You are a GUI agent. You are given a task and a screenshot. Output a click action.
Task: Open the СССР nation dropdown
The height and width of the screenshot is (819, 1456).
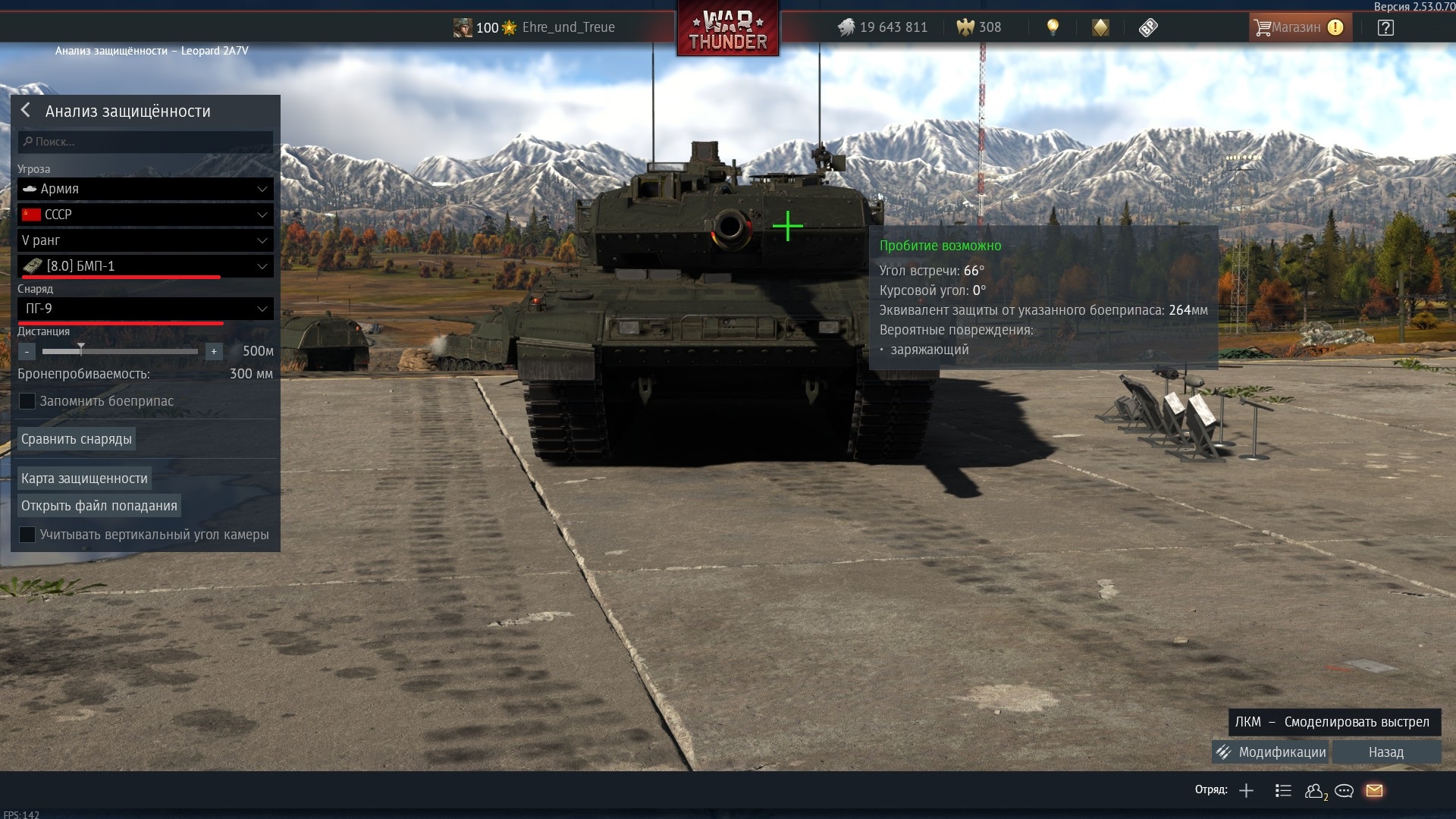coord(145,215)
